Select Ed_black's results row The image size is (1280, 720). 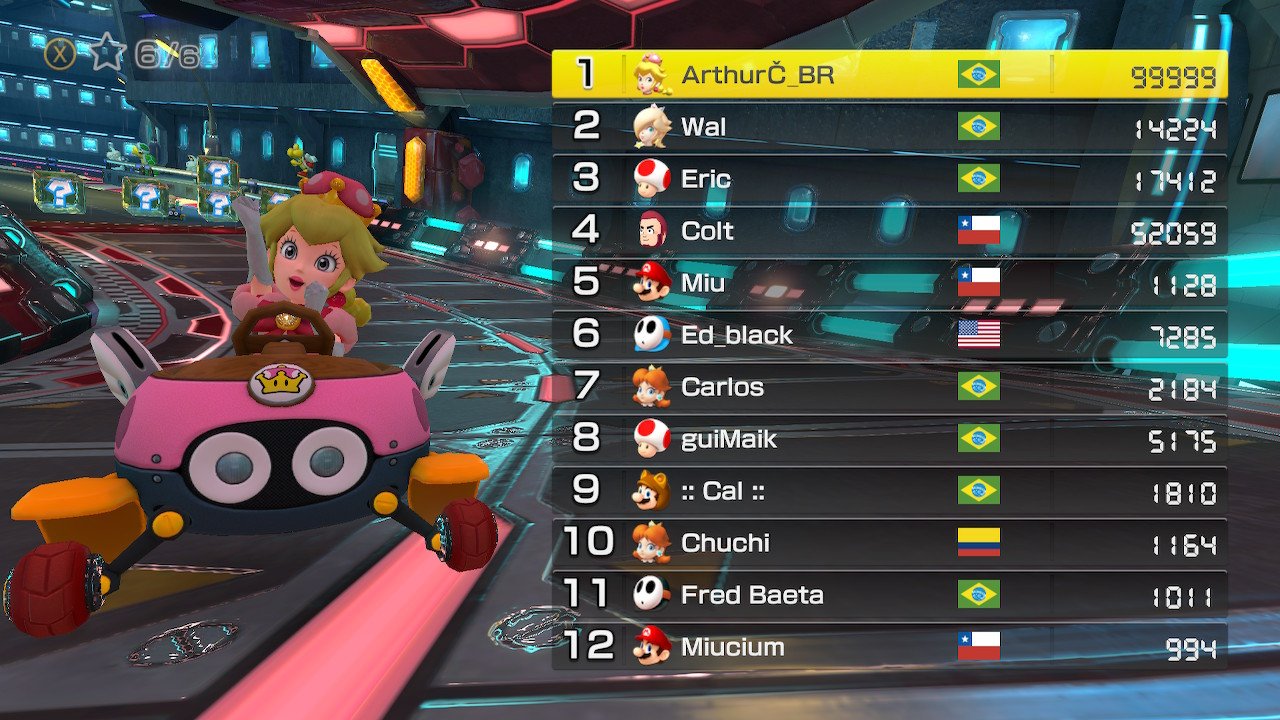tap(889, 335)
